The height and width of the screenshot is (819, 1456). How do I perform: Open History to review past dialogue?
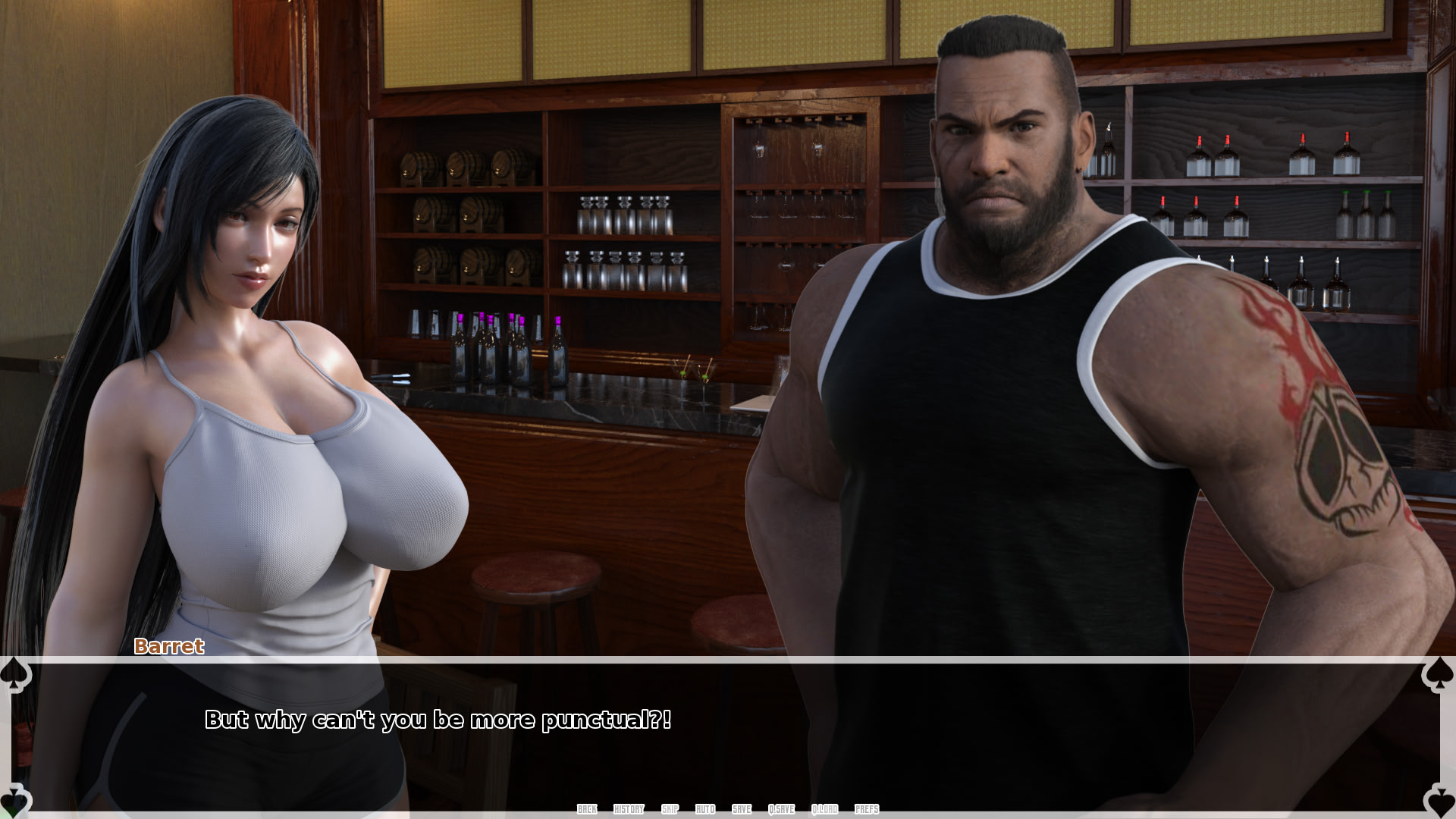pos(629,809)
